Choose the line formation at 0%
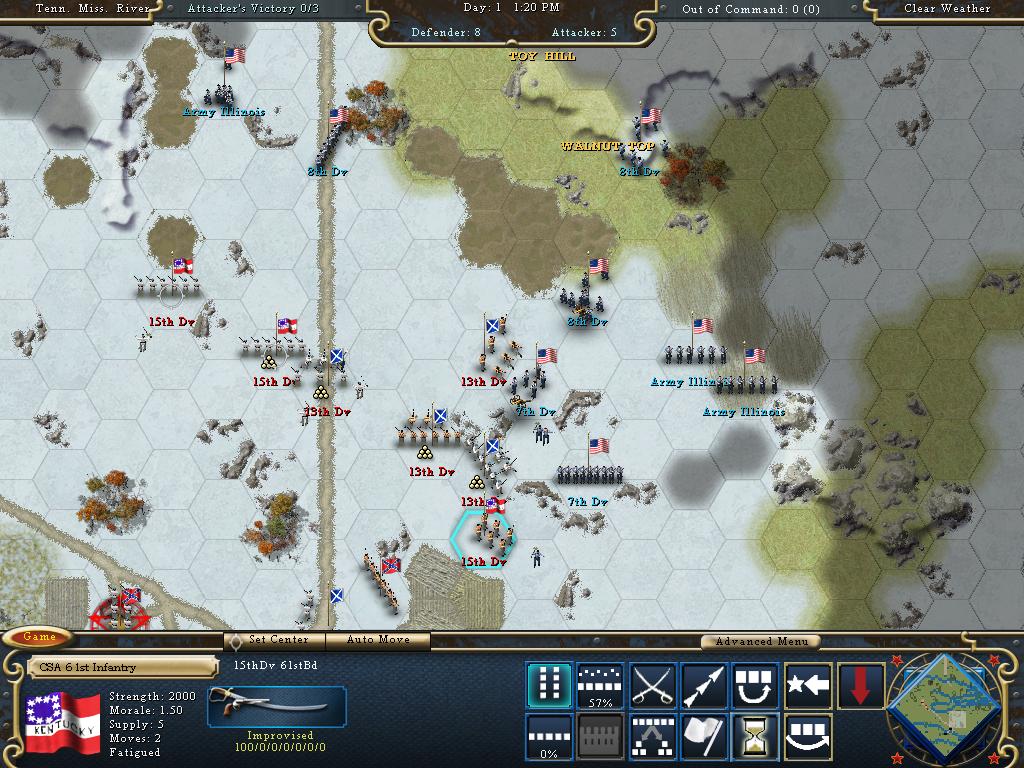 pos(549,737)
